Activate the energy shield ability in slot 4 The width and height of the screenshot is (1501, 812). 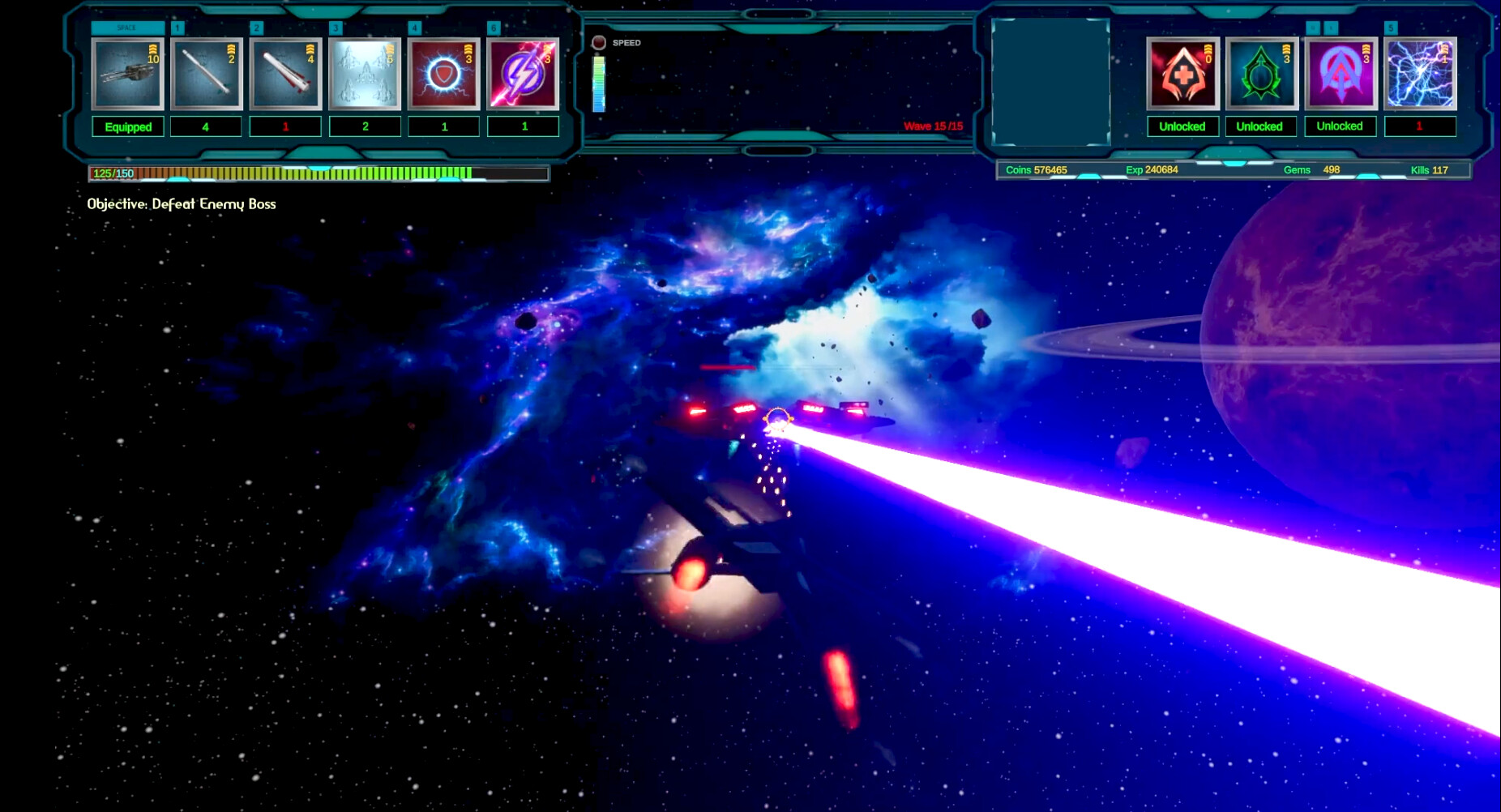click(x=443, y=75)
